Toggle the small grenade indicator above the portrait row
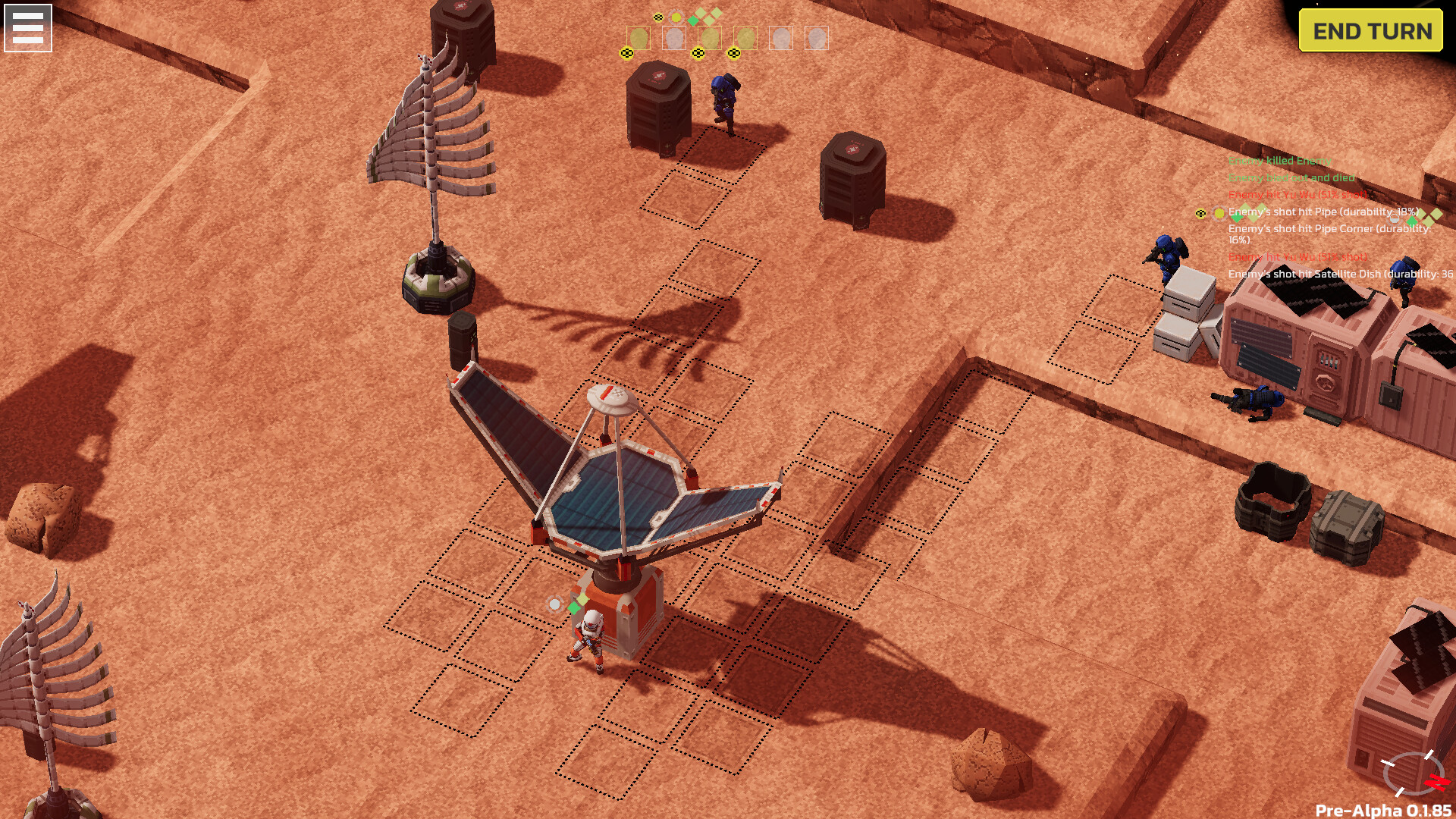The image size is (1456, 819). click(658, 17)
